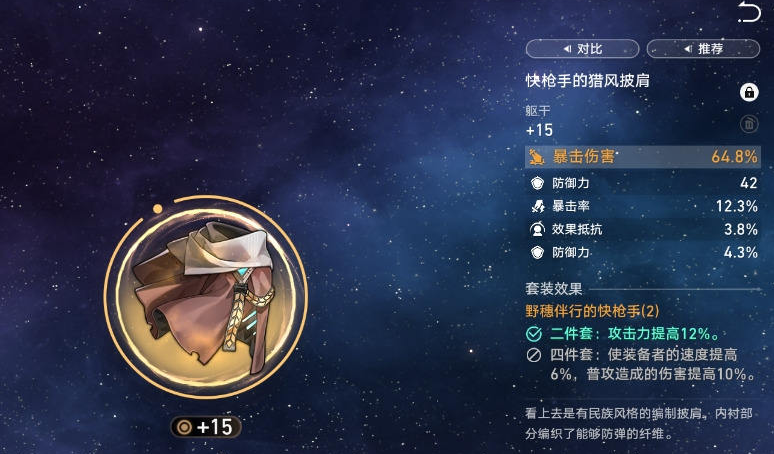Click the trash discard icon
The width and height of the screenshot is (774, 454).
(x=748, y=124)
